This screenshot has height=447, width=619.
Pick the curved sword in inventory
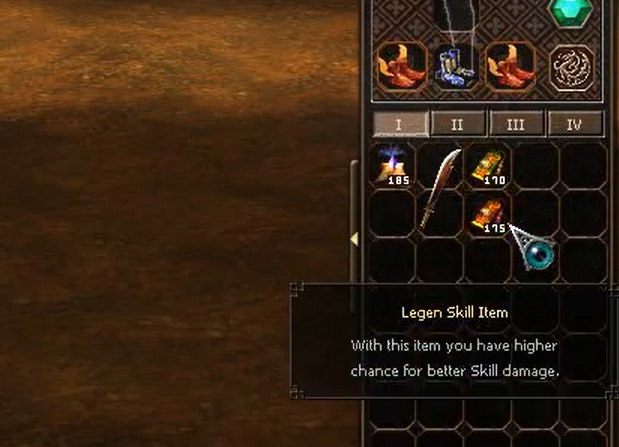441,188
